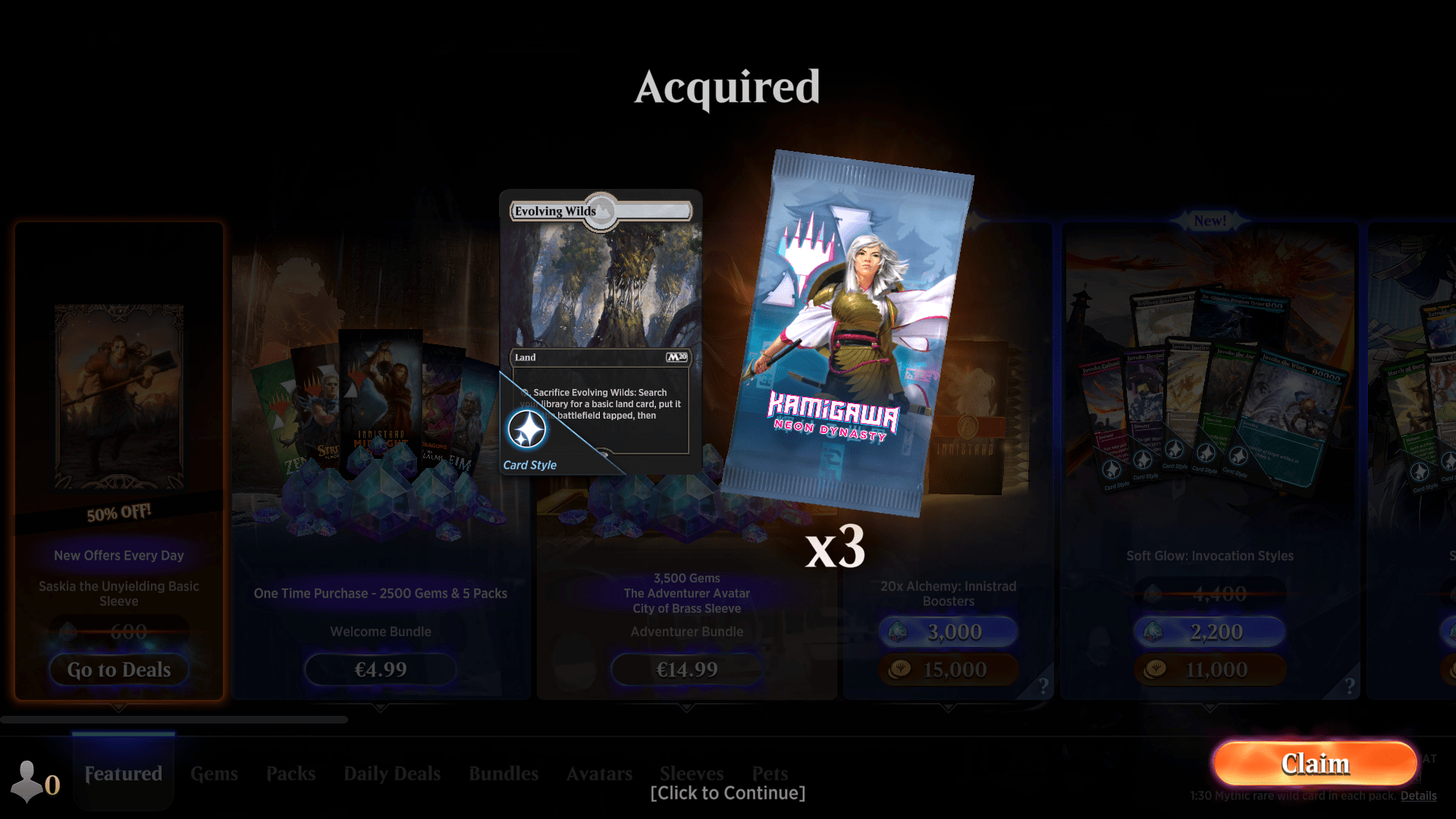Open the Details link near the pack timer

[x=1419, y=795]
